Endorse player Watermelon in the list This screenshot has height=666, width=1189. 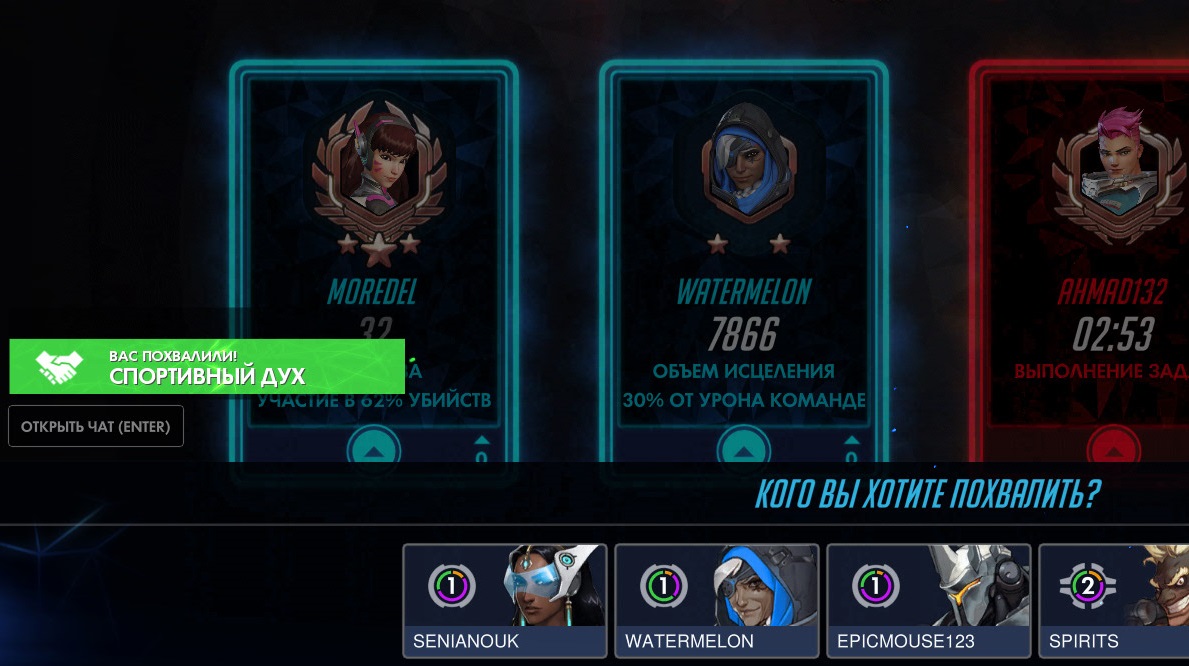(717, 601)
